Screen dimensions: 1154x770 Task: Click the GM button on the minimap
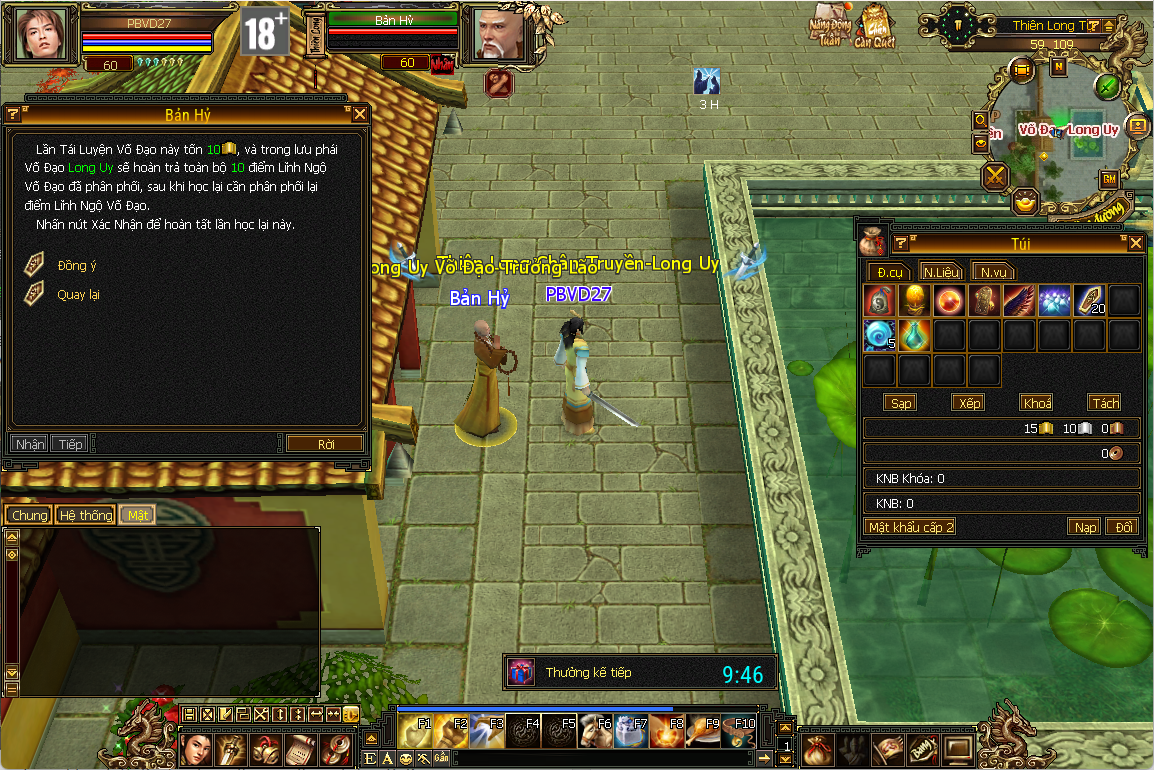point(1109,179)
